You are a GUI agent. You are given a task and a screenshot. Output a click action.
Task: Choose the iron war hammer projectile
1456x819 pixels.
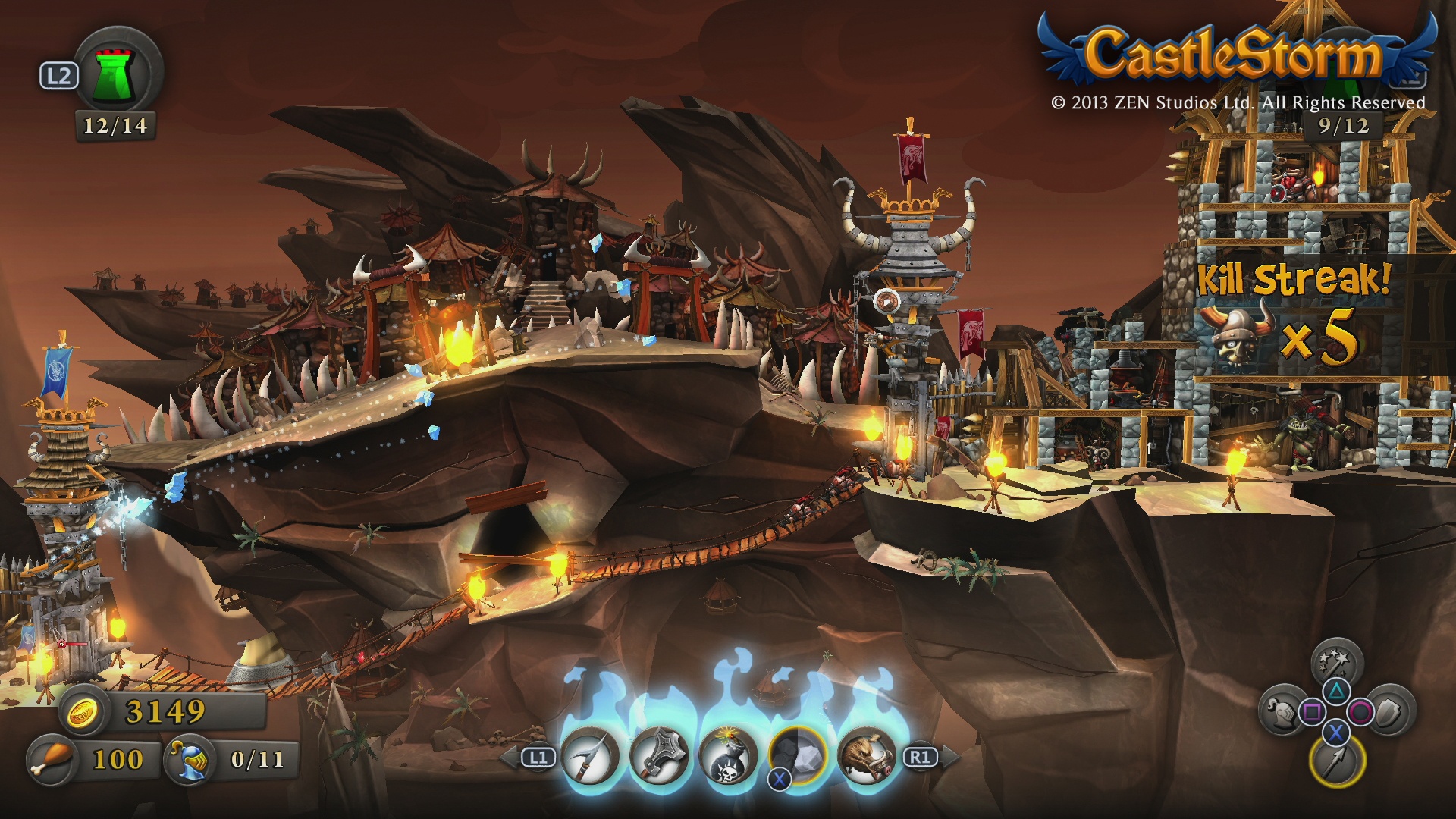[659, 756]
